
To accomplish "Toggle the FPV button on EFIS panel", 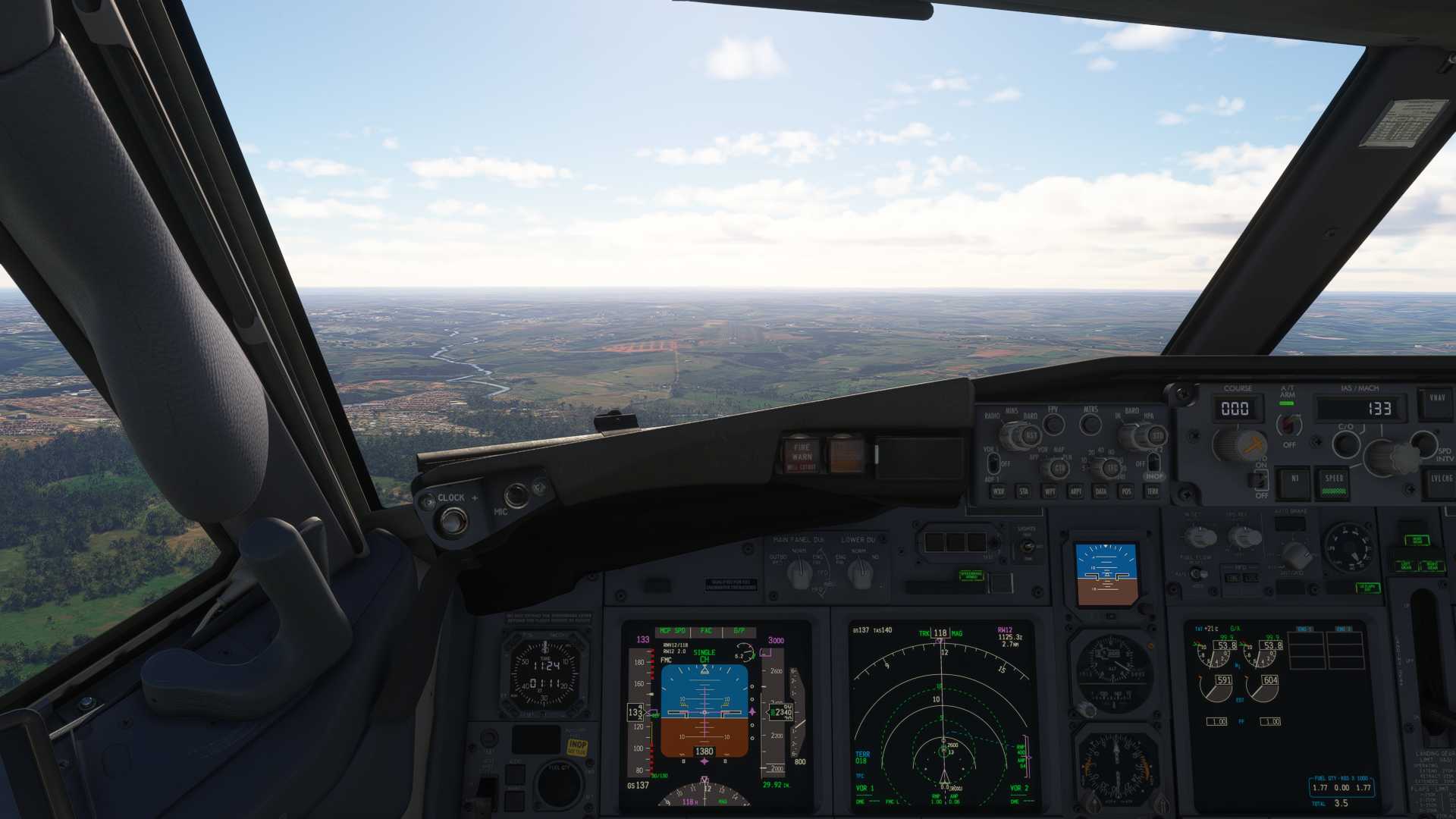I will [1053, 425].
